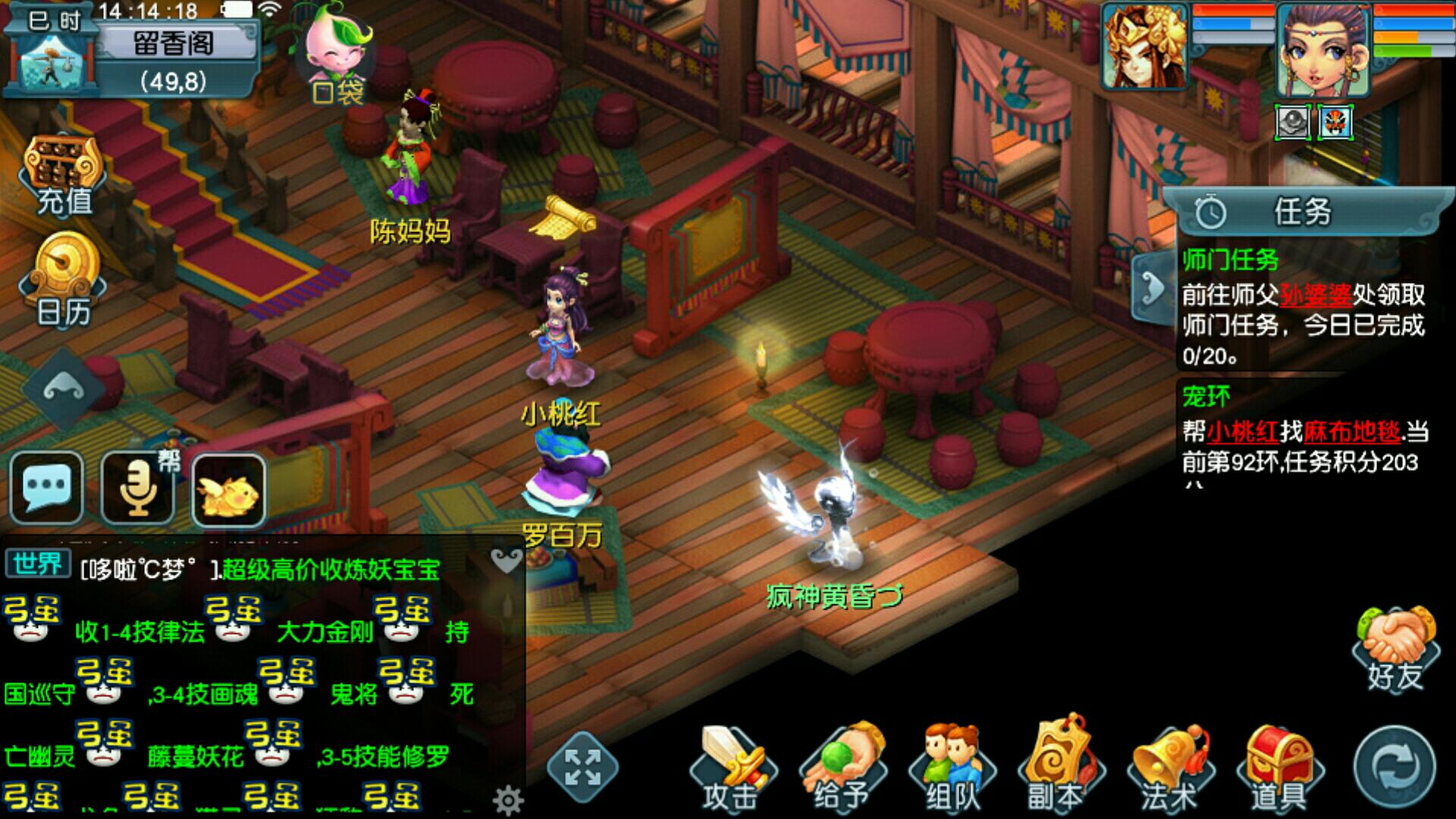The height and width of the screenshot is (819, 1456).
Task: Open chat settings gear icon
Action: [507, 799]
